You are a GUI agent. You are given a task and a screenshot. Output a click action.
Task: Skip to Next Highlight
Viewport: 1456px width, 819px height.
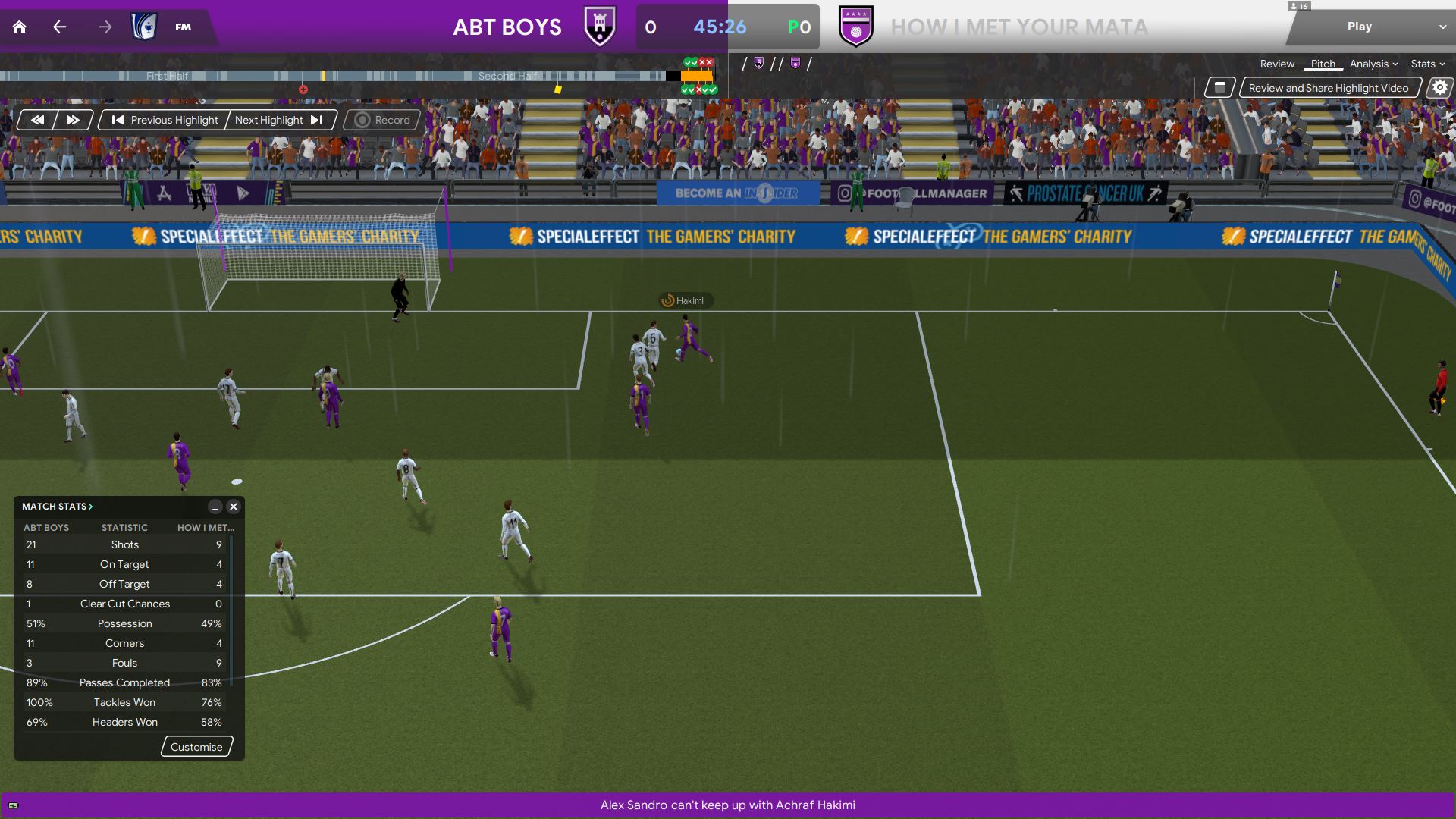(x=279, y=120)
